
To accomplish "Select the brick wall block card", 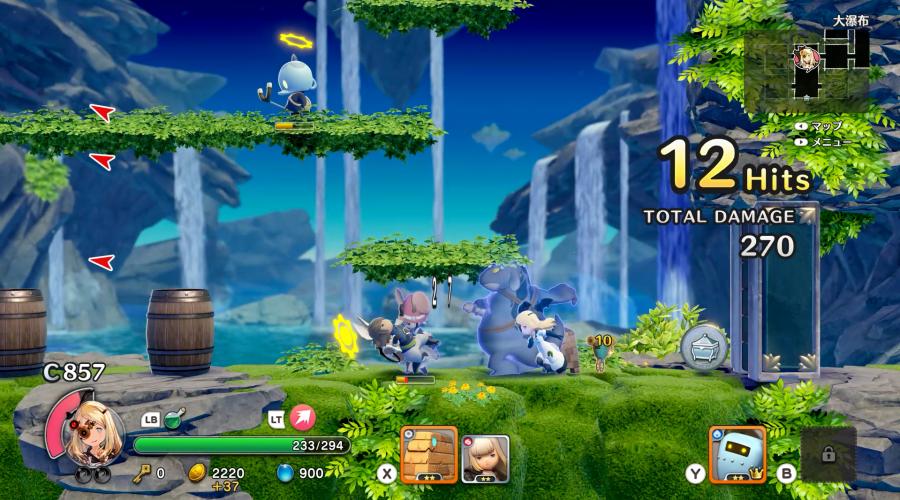I will coord(429,455).
